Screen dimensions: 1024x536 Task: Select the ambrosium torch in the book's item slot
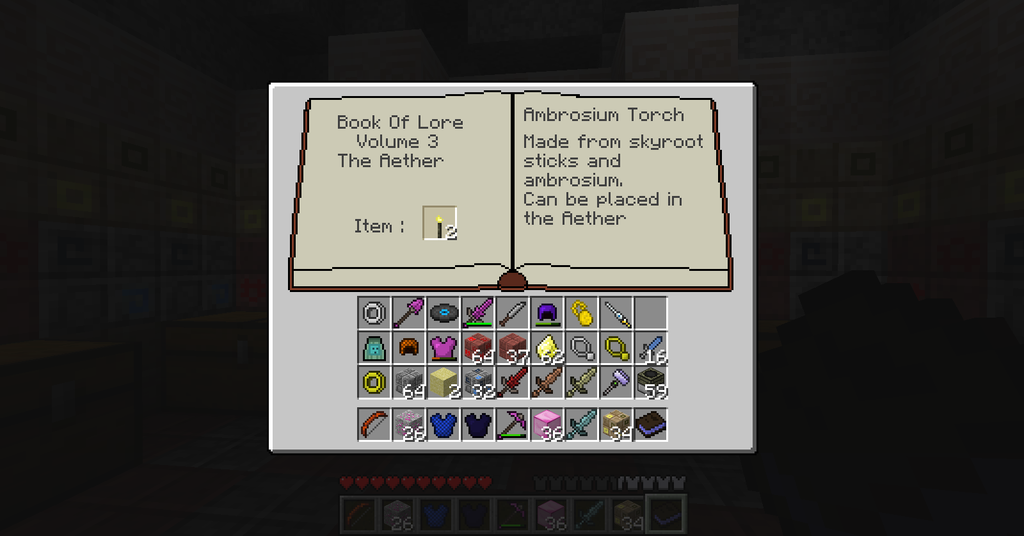click(440, 224)
